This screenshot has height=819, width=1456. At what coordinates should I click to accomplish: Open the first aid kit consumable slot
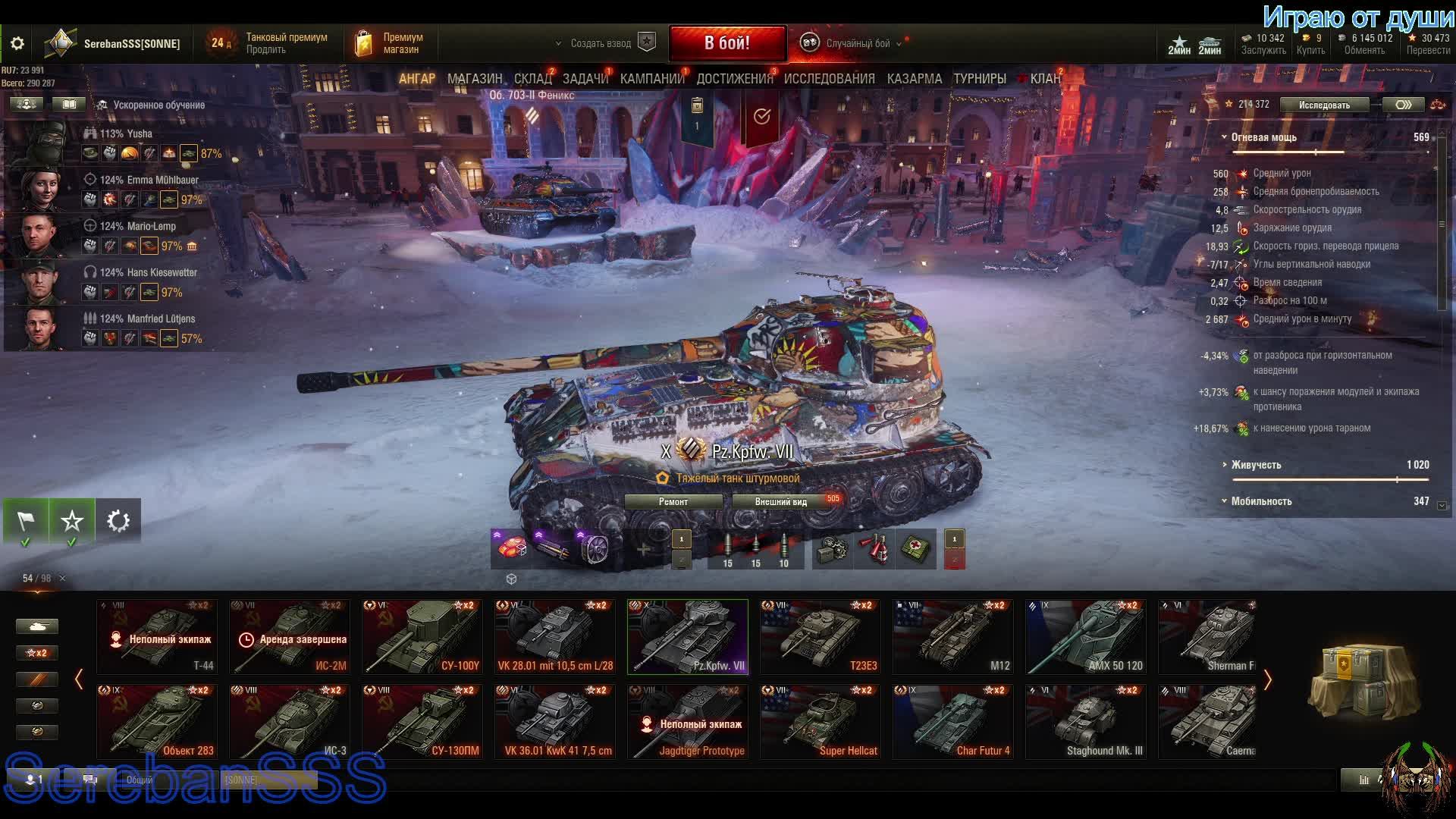click(917, 550)
